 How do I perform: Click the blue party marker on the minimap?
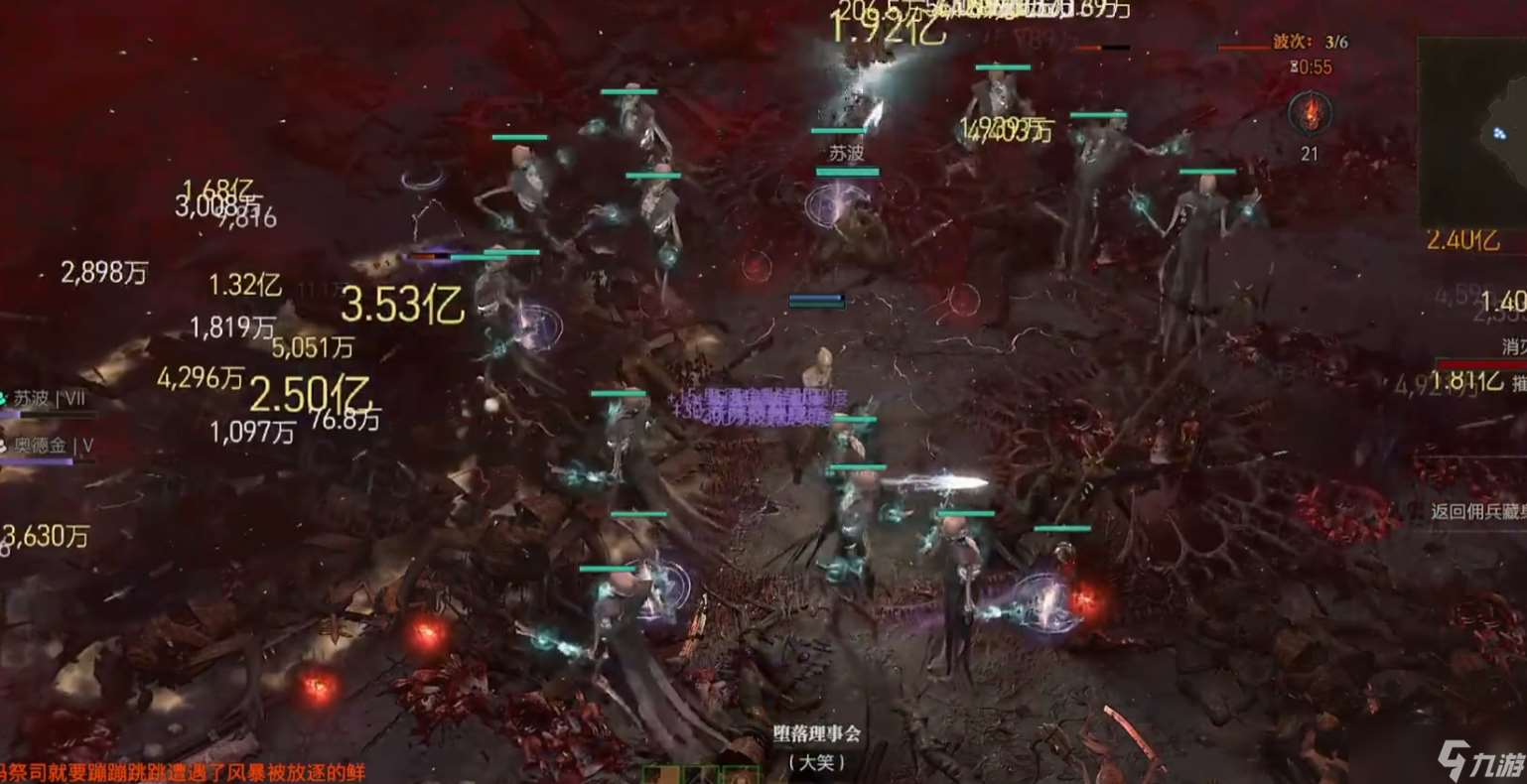[x=1499, y=133]
